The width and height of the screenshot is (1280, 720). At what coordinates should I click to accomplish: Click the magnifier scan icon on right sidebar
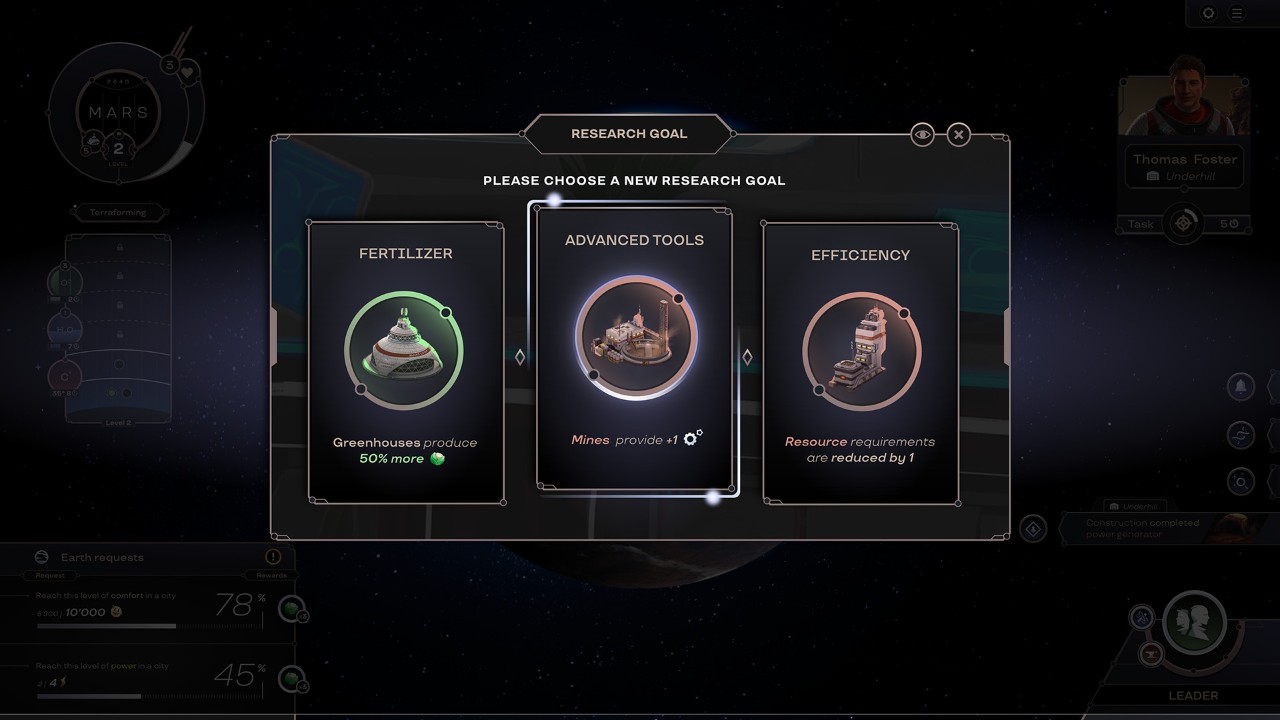coord(1240,481)
